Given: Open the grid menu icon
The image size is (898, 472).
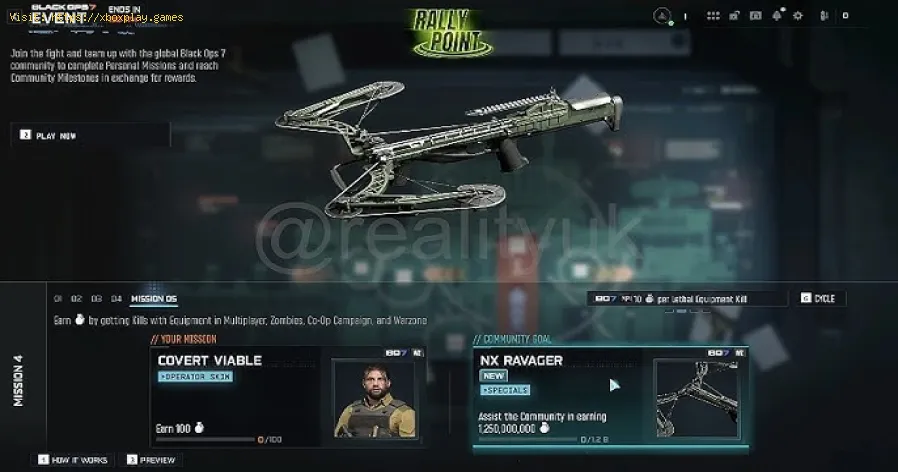Looking at the screenshot, I should 713,16.
